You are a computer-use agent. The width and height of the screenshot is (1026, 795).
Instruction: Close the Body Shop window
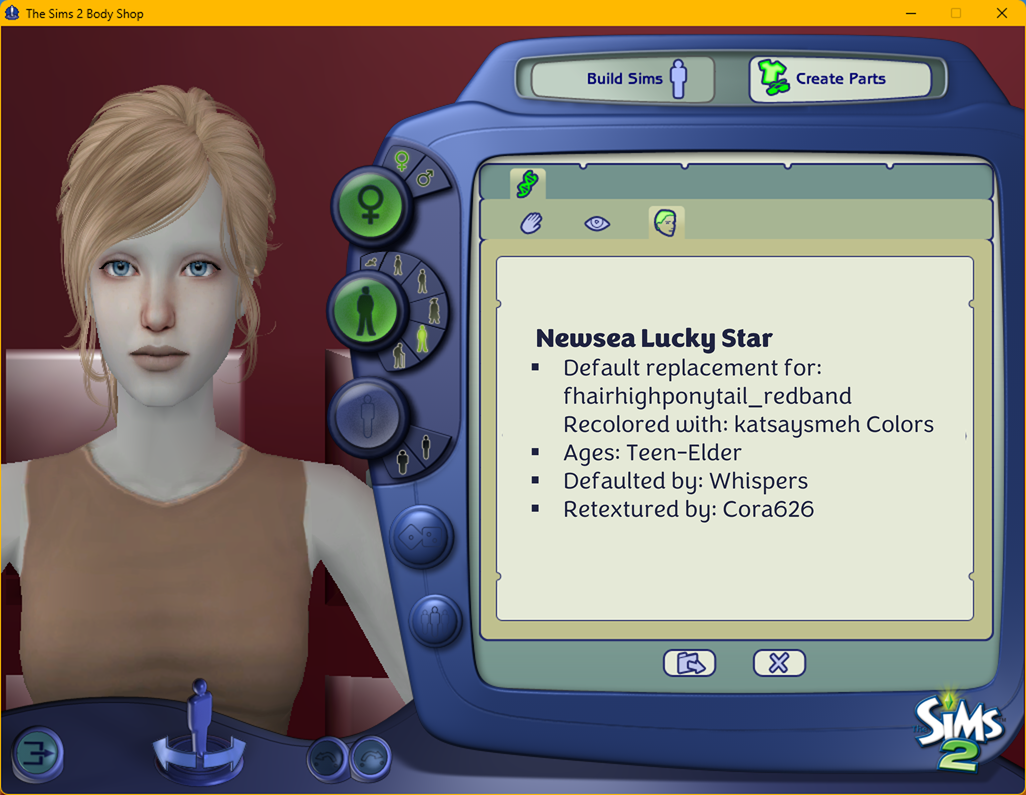[1001, 13]
